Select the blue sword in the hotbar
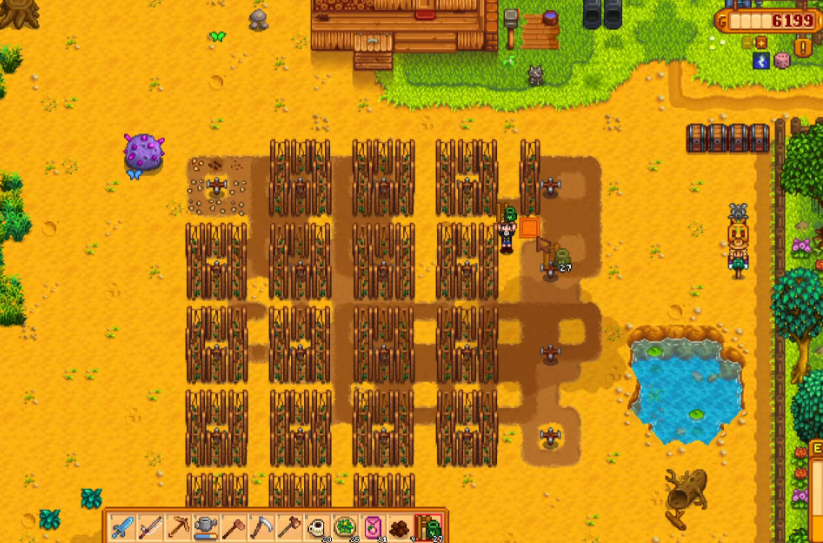 point(123,526)
